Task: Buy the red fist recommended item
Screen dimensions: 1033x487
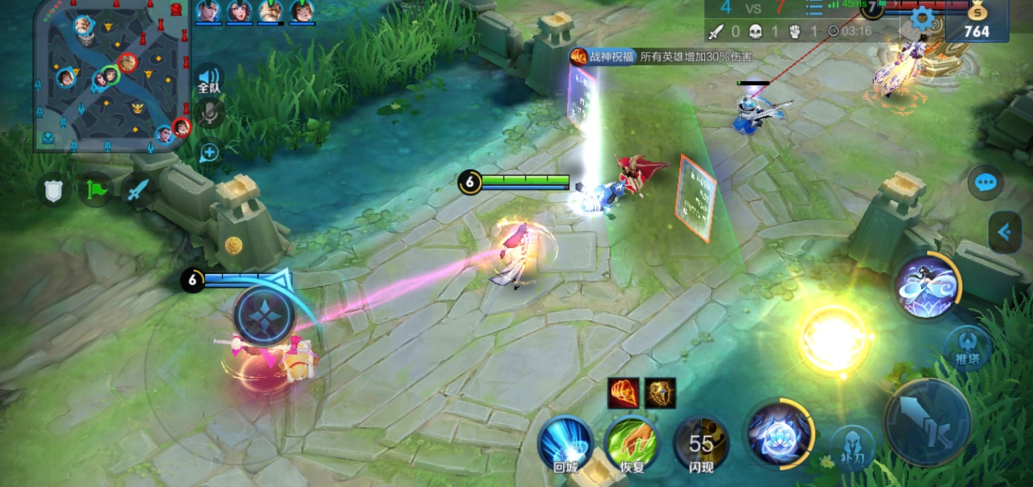Action: pyautogui.click(x=624, y=392)
